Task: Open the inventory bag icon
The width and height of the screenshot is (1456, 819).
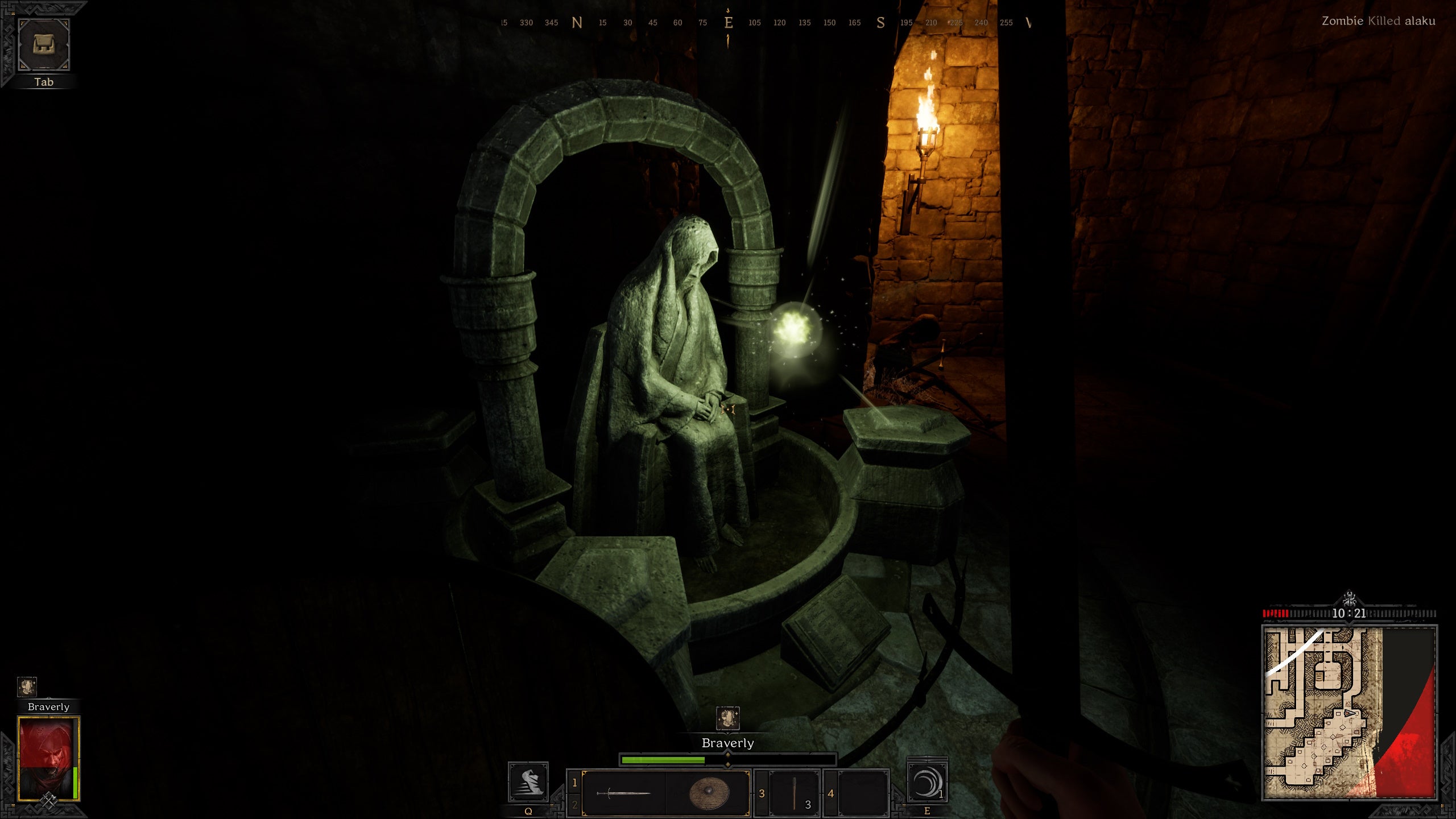Action: coord(44,45)
